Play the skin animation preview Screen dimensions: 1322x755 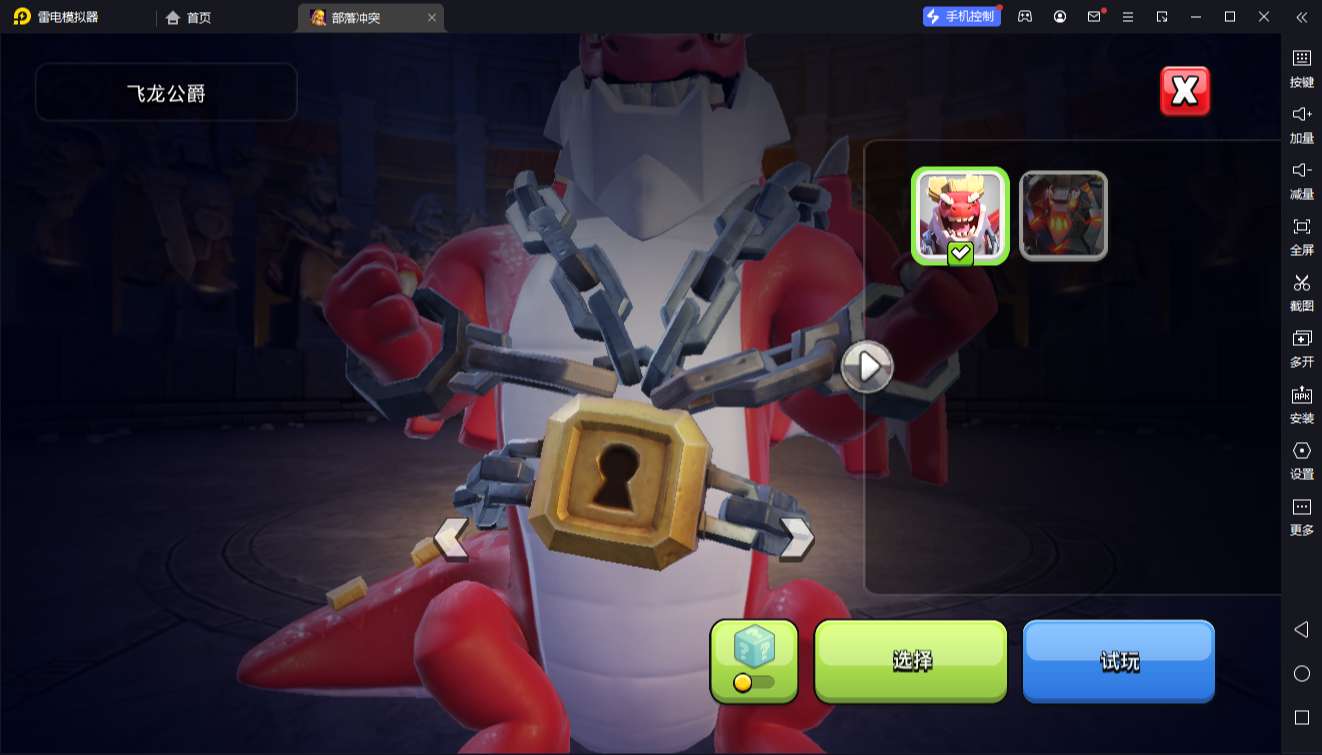(867, 367)
